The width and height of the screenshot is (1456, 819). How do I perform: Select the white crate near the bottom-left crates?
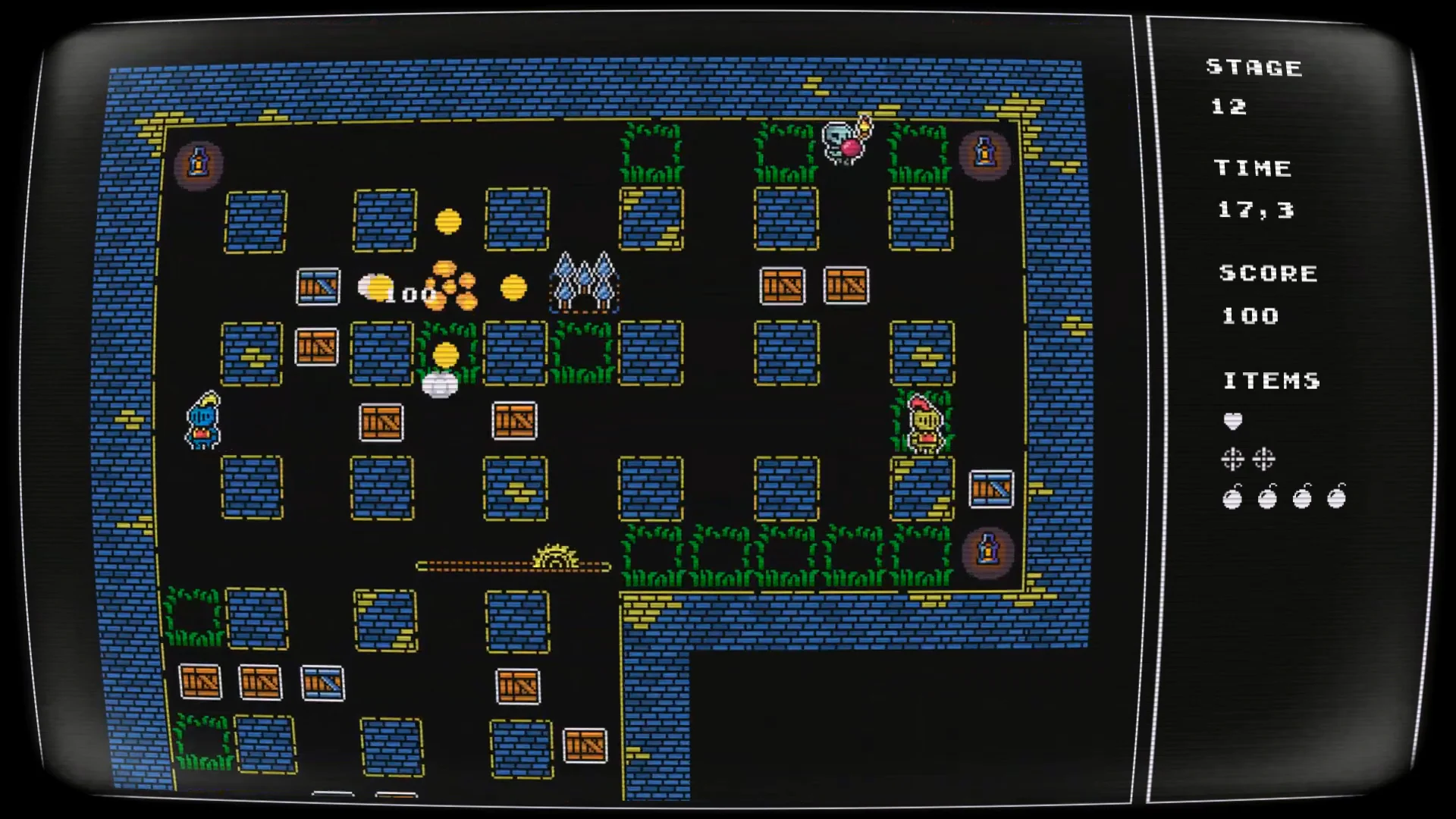pyautogui.click(x=322, y=681)
